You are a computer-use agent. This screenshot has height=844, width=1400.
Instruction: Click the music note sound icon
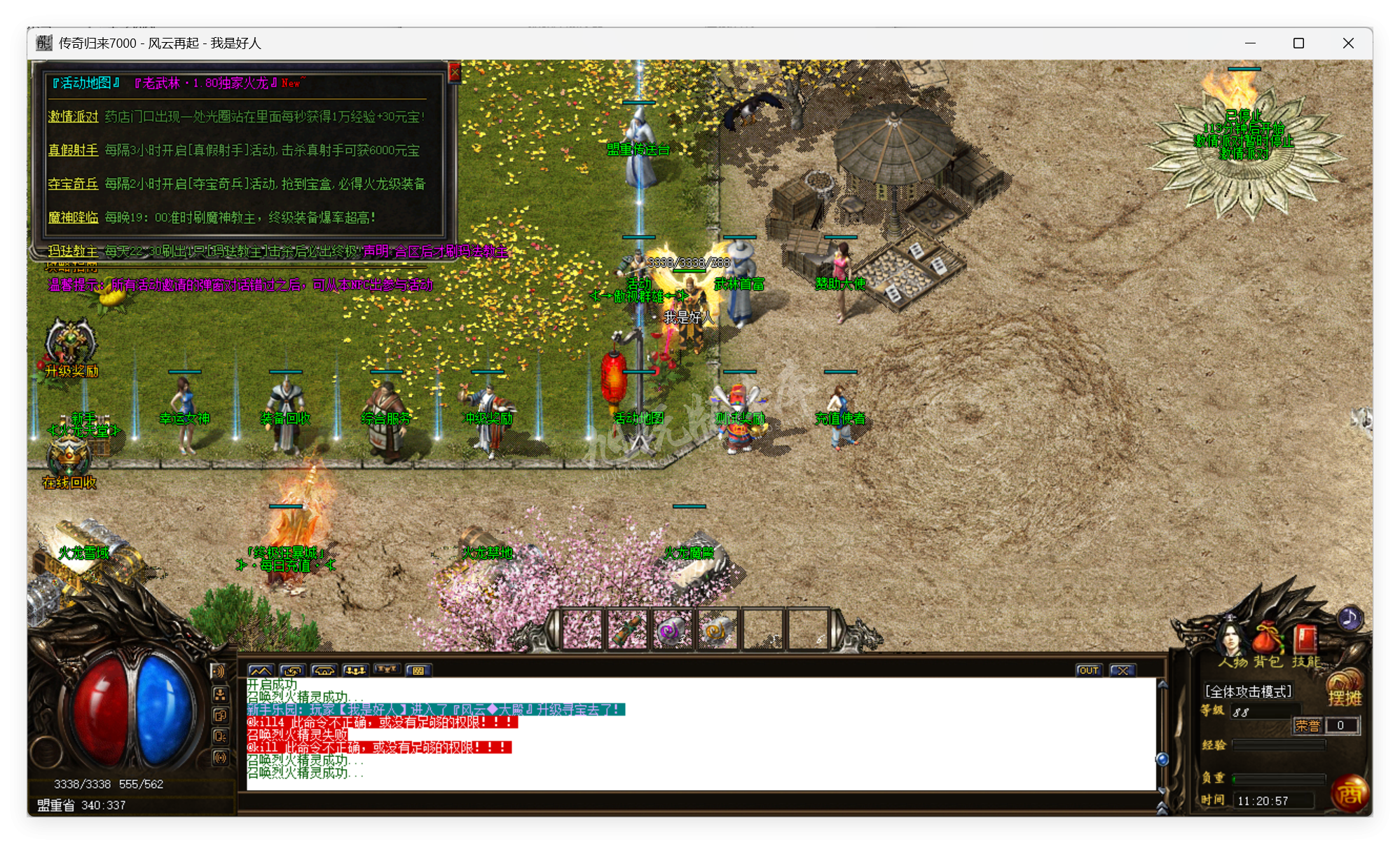point(1349,618)
